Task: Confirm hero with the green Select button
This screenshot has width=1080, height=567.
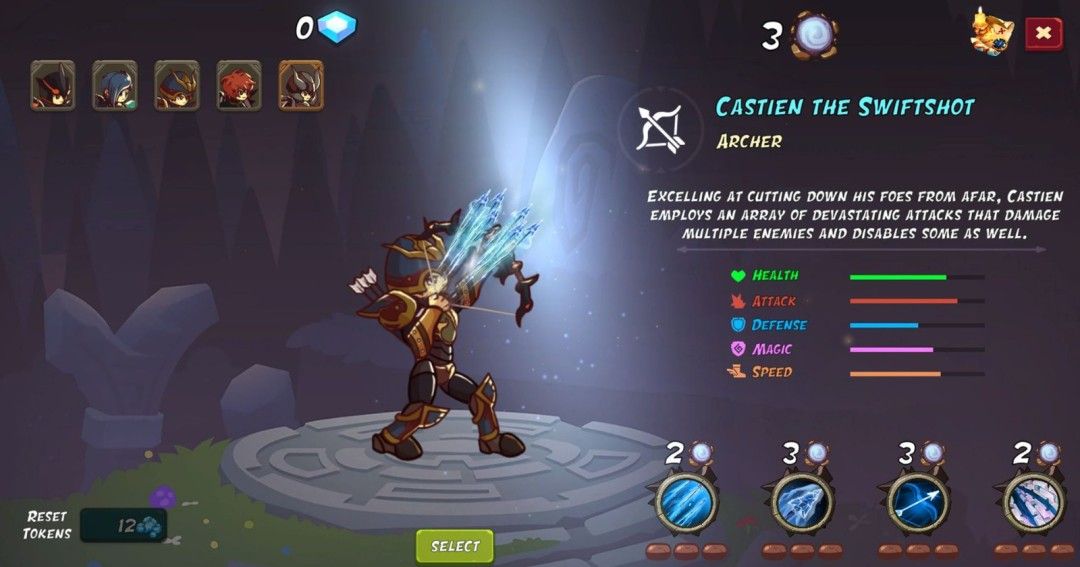Action: tap(455, 546)
